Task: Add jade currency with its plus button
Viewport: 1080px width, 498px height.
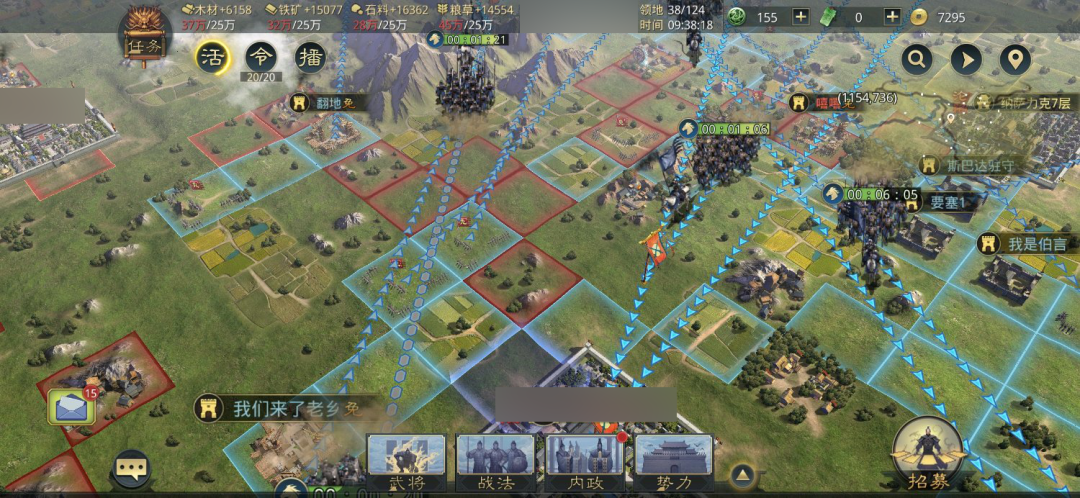Action: tap(800, 16)
